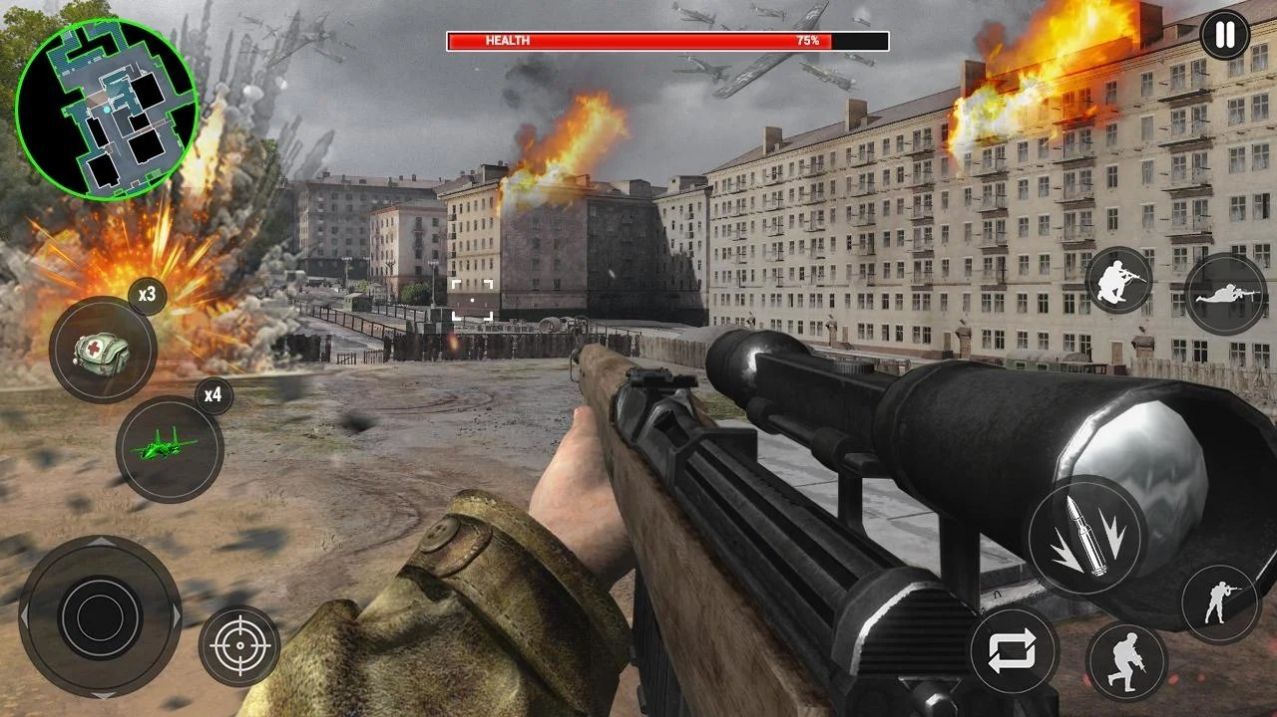Select the standing soldier aiming stance
The width and height of the screenshot is (1277, 717).
(x=1219, y=603)
